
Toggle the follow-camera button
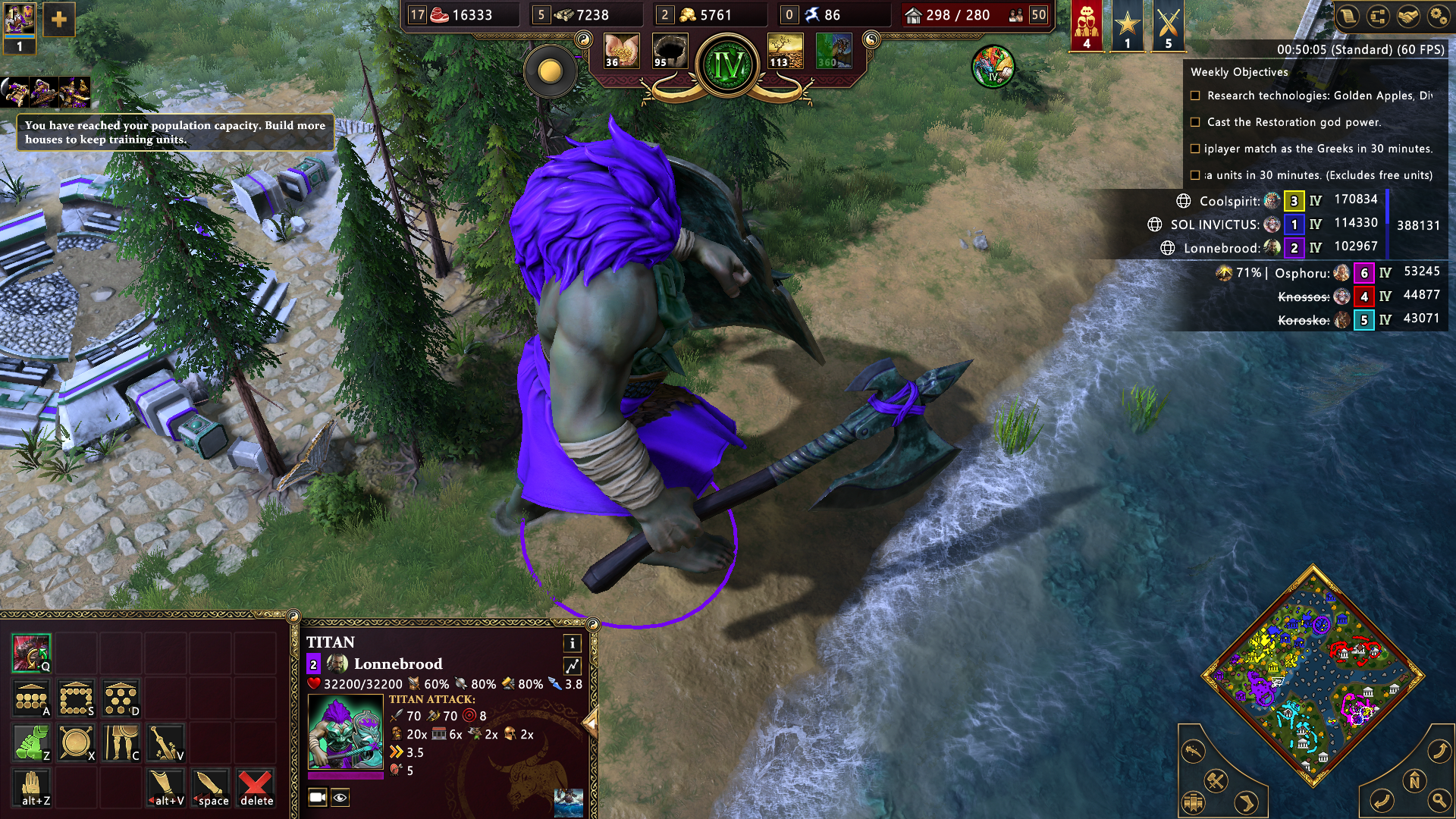point(318,797)
